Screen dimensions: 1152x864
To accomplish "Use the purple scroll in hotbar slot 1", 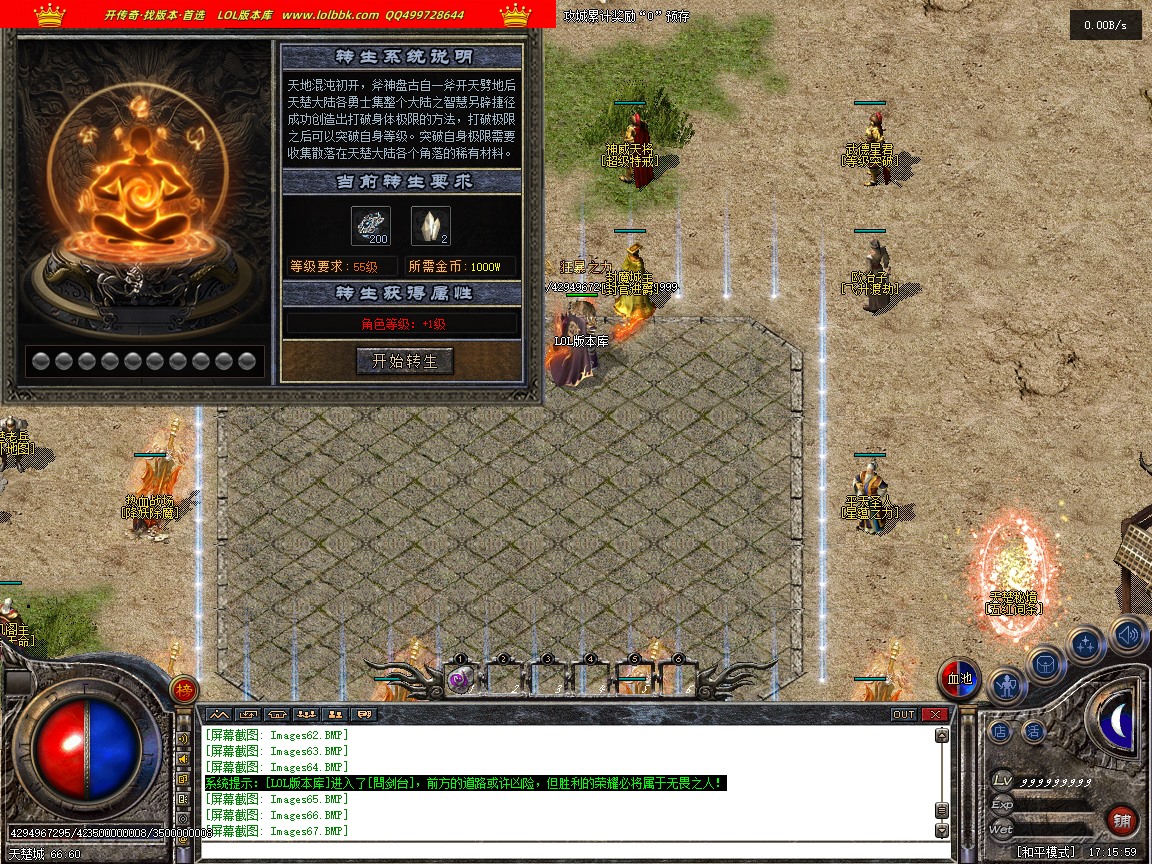I will [460, 680].
